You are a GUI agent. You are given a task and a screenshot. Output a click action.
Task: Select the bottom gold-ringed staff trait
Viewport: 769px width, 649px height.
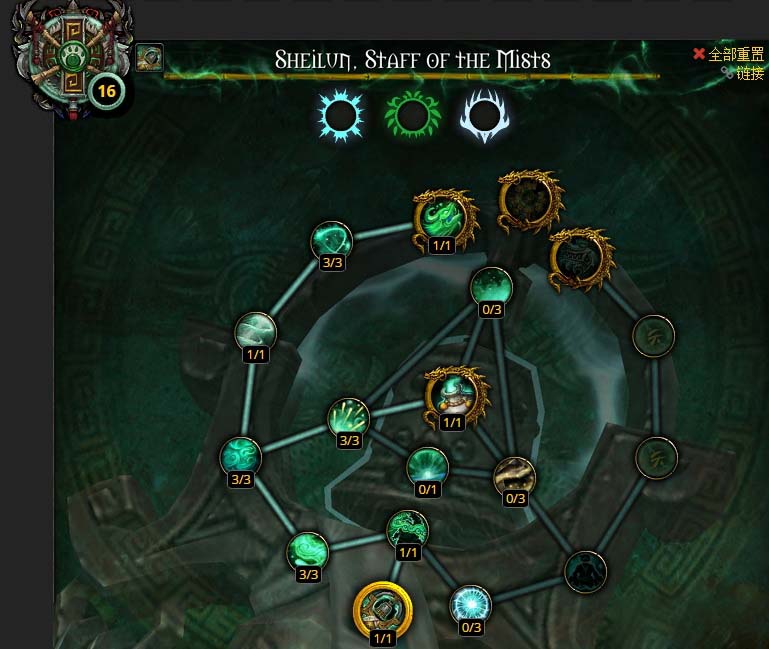click(382, 608)
